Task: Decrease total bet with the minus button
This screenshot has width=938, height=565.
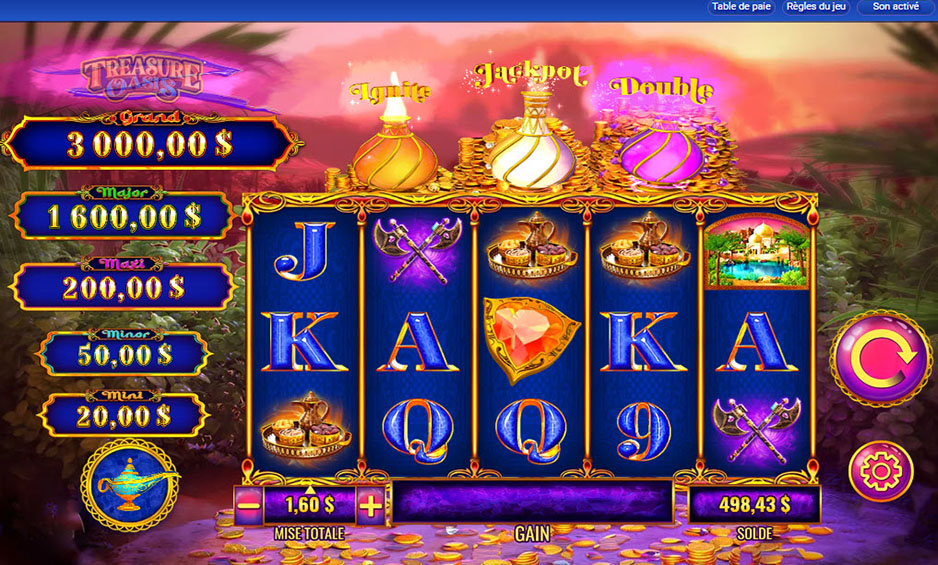Action: point(249,505)
